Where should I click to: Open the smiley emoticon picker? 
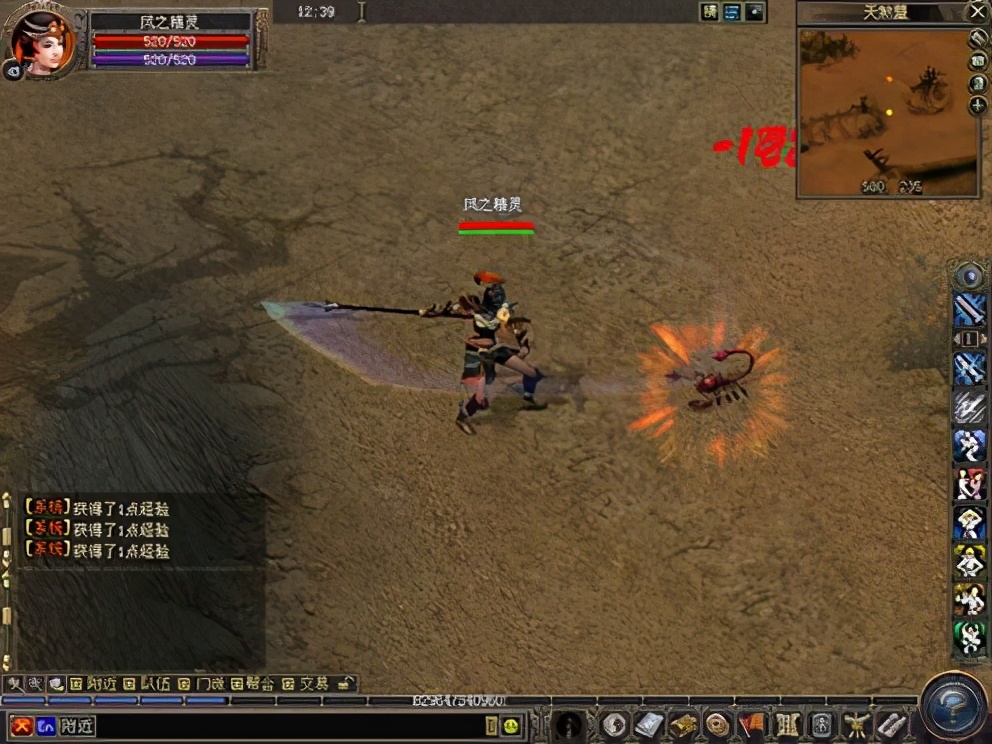(x=511, y=726)
